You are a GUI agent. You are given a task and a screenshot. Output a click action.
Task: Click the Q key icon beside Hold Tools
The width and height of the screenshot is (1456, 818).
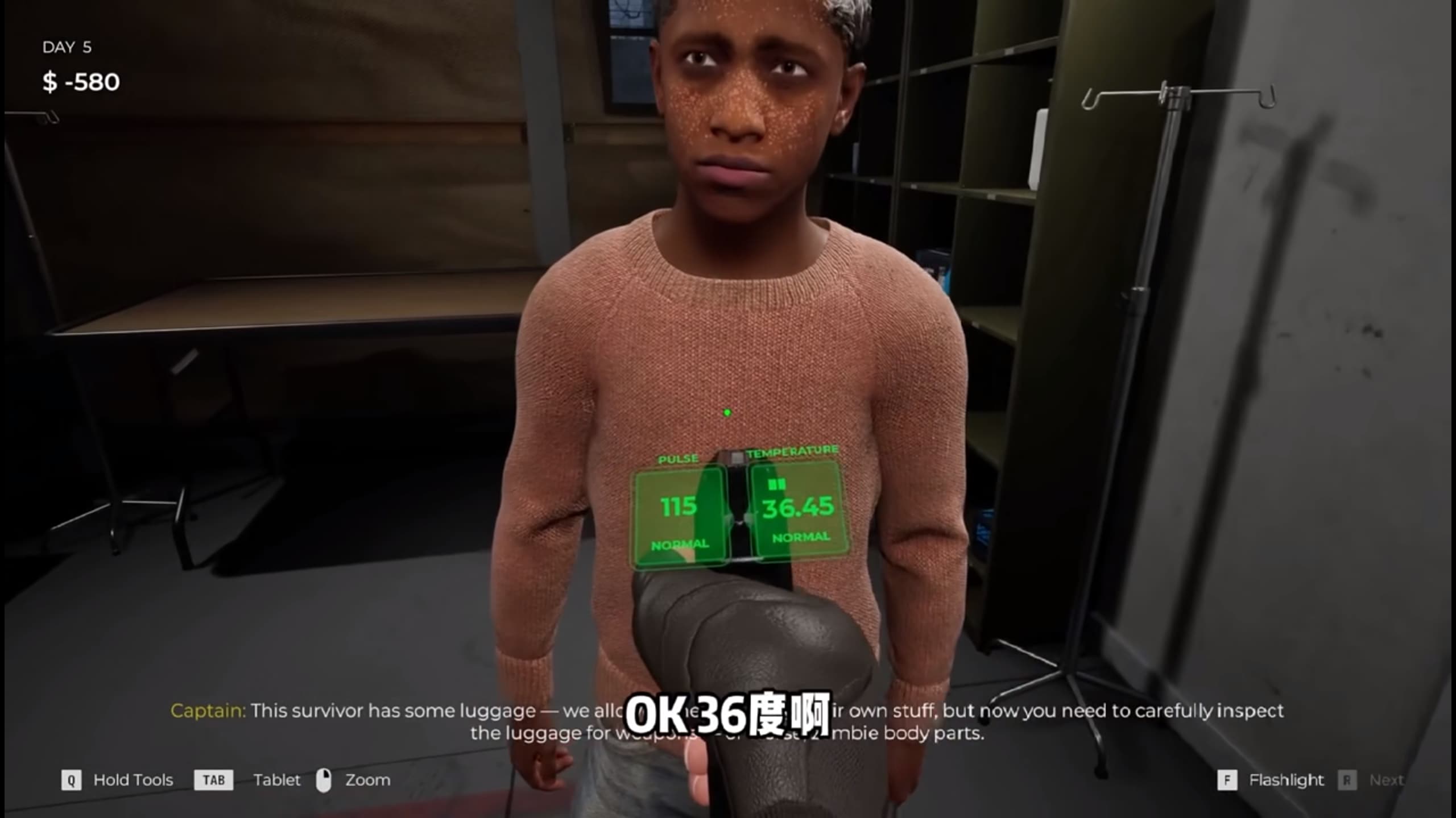(71, 780)
